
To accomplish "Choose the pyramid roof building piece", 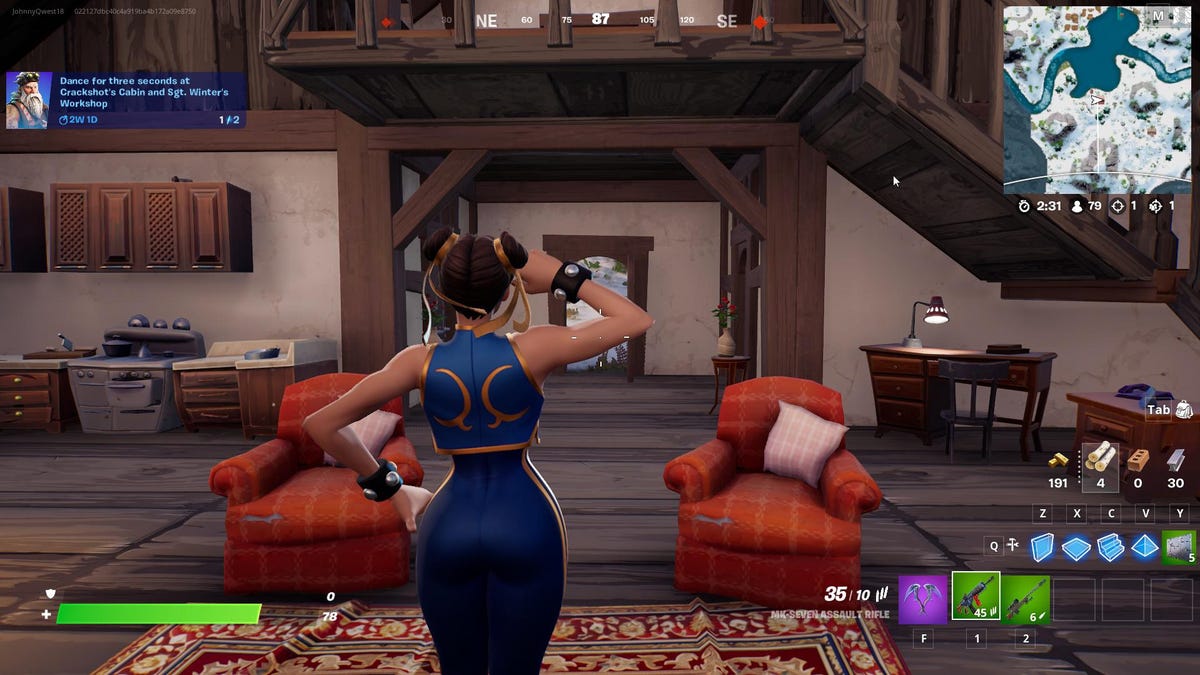I will [1145, 546].
